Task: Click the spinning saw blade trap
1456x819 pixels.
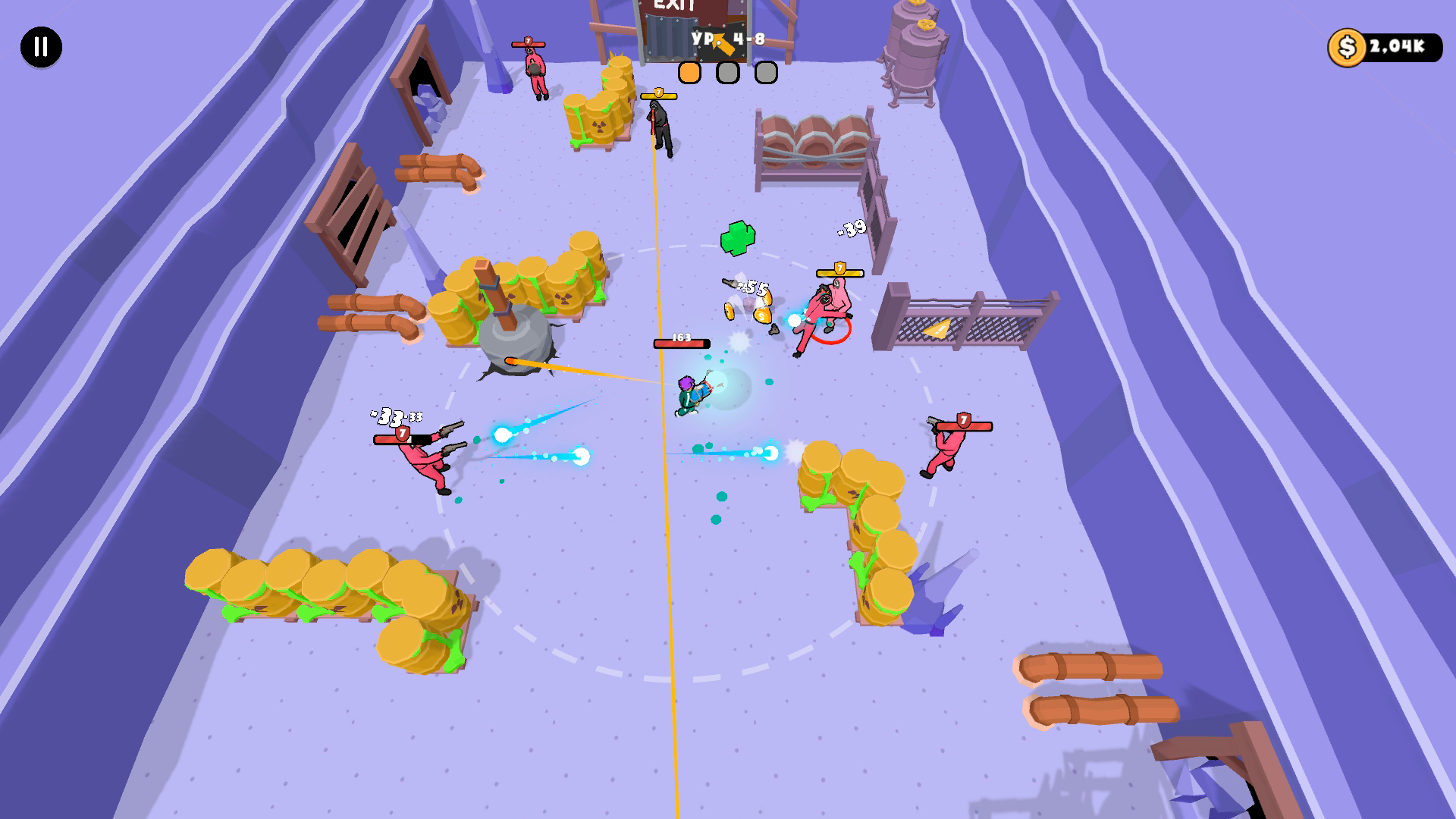Action: pyautogui.click(x=516, y=341)
